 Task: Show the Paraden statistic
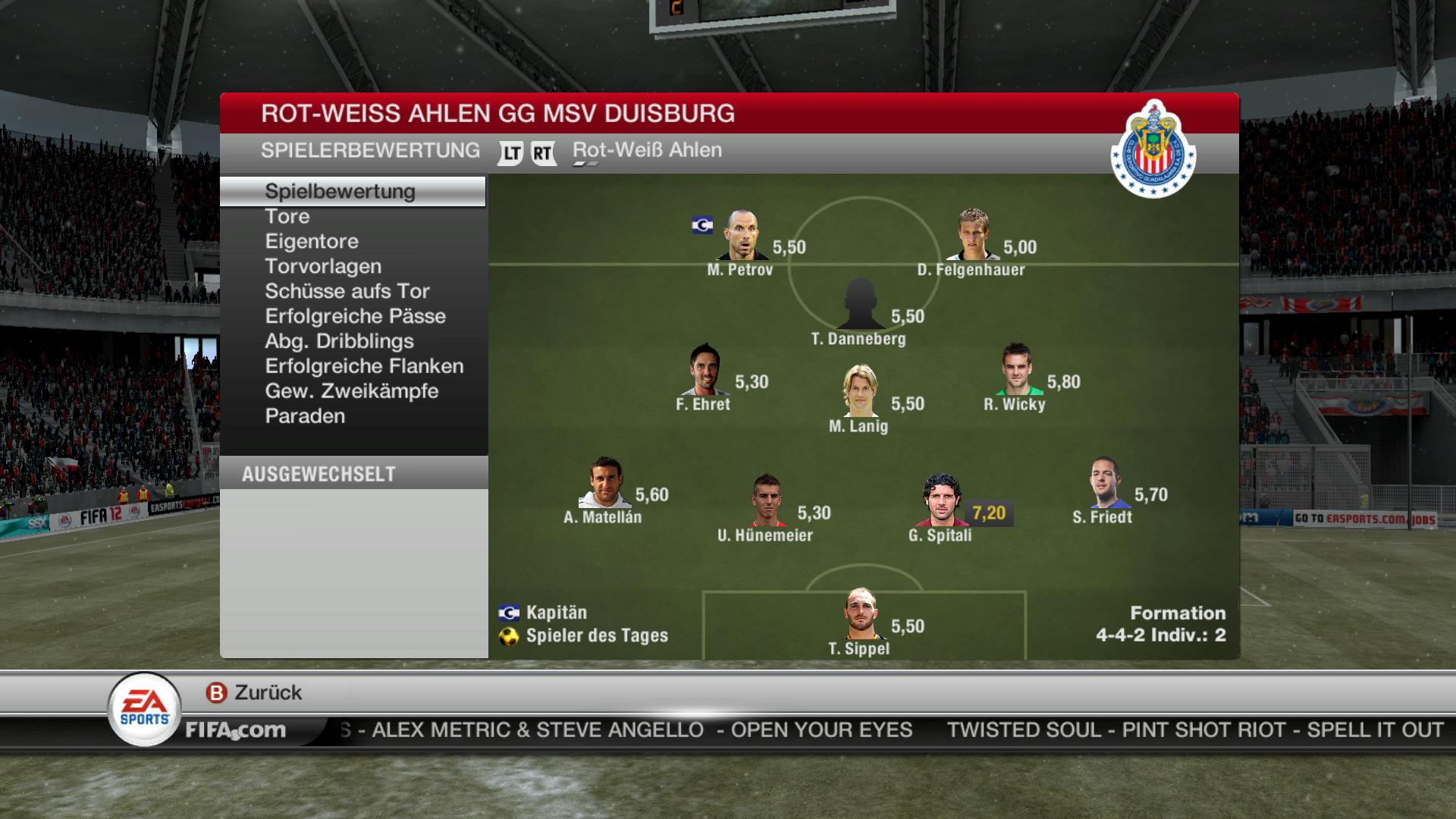pyautogui.click(x=305, y=417)
